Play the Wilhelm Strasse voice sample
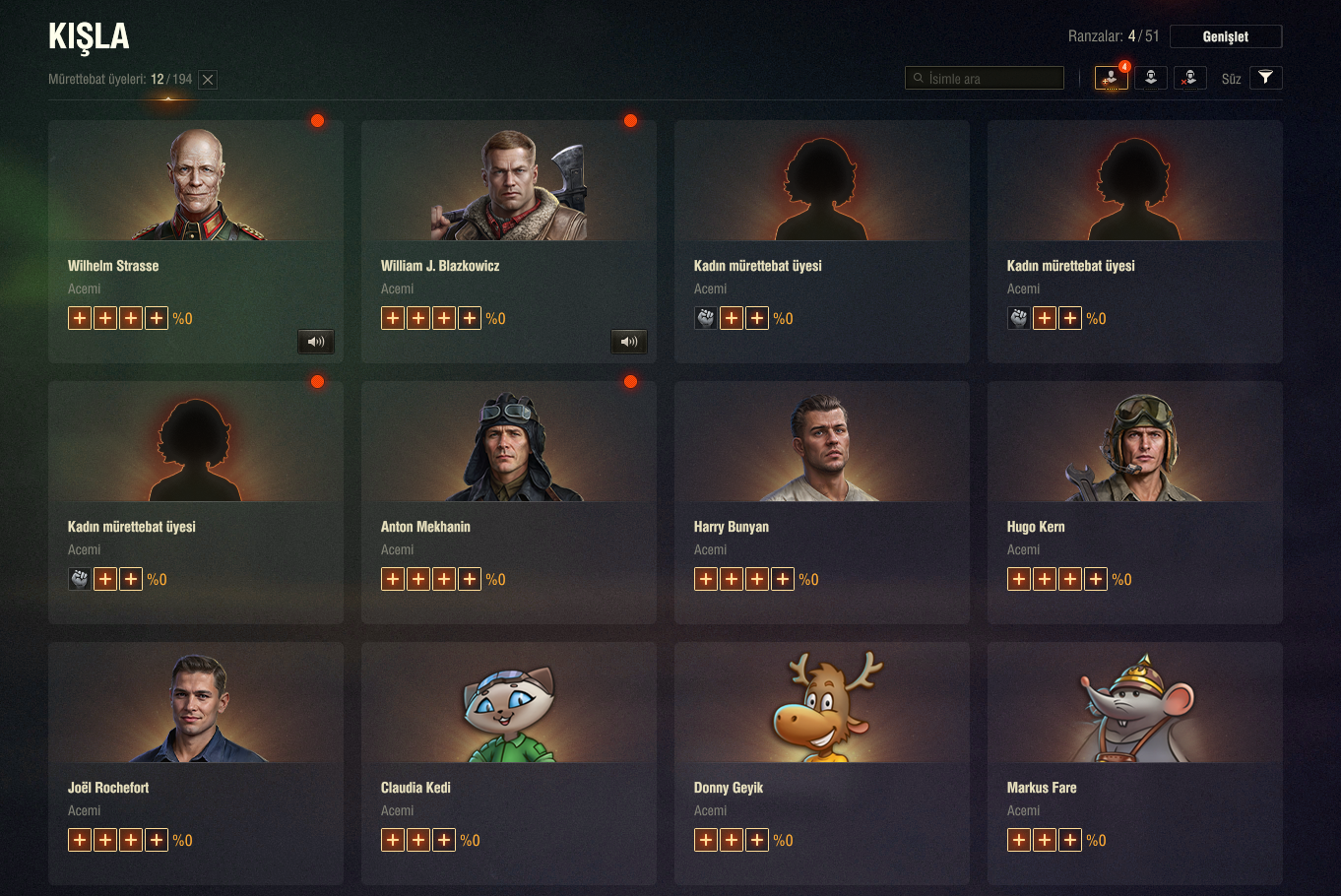Image resolution: width=1341 pixels, height=896 pixels. (316, 342)
